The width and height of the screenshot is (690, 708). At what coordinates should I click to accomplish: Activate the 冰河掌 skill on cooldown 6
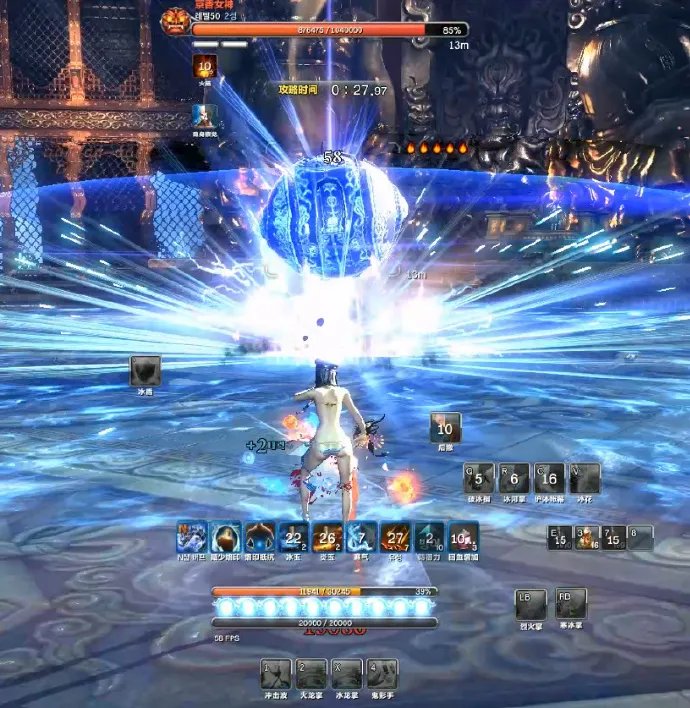coord(514,478)
